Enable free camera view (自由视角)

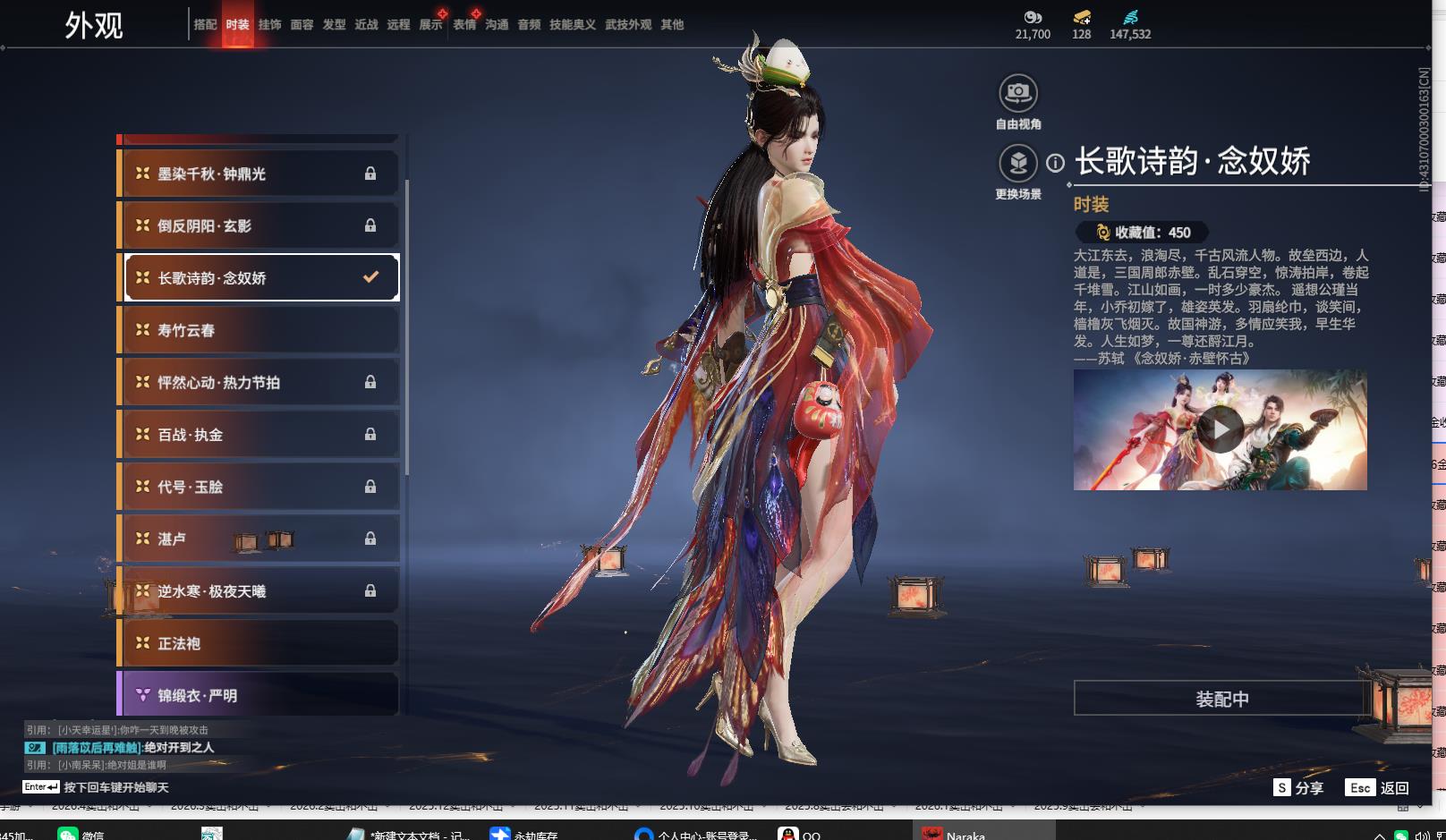pyautogui.click(x=1017, y=93)
